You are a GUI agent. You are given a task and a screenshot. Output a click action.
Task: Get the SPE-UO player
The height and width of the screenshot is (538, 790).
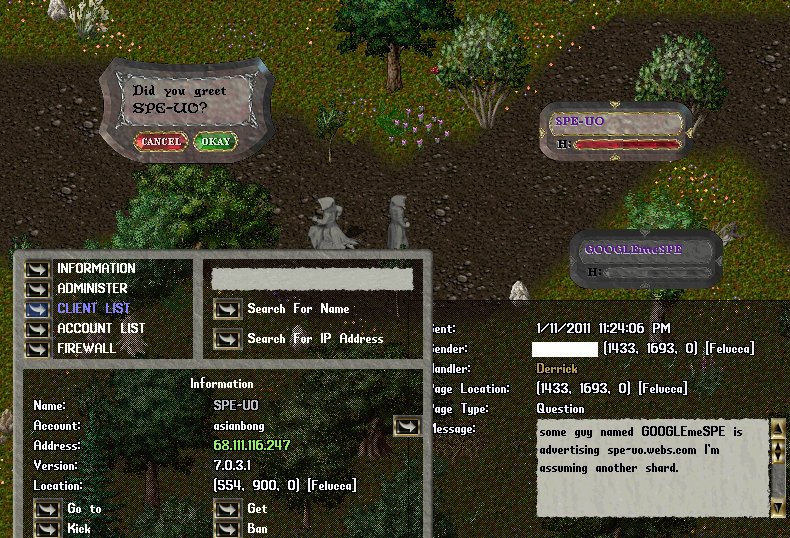pos(228,510)
